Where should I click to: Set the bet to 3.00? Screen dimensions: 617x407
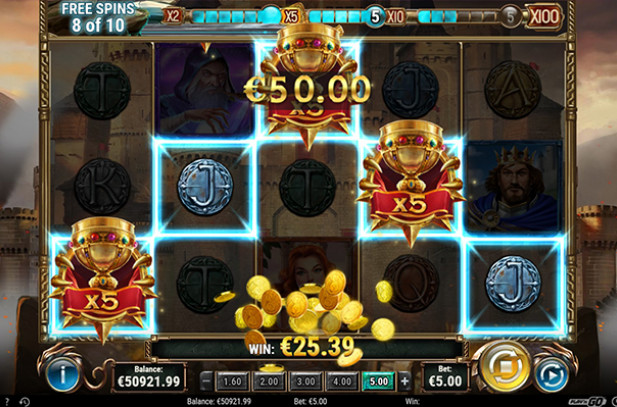coord(305,380)
